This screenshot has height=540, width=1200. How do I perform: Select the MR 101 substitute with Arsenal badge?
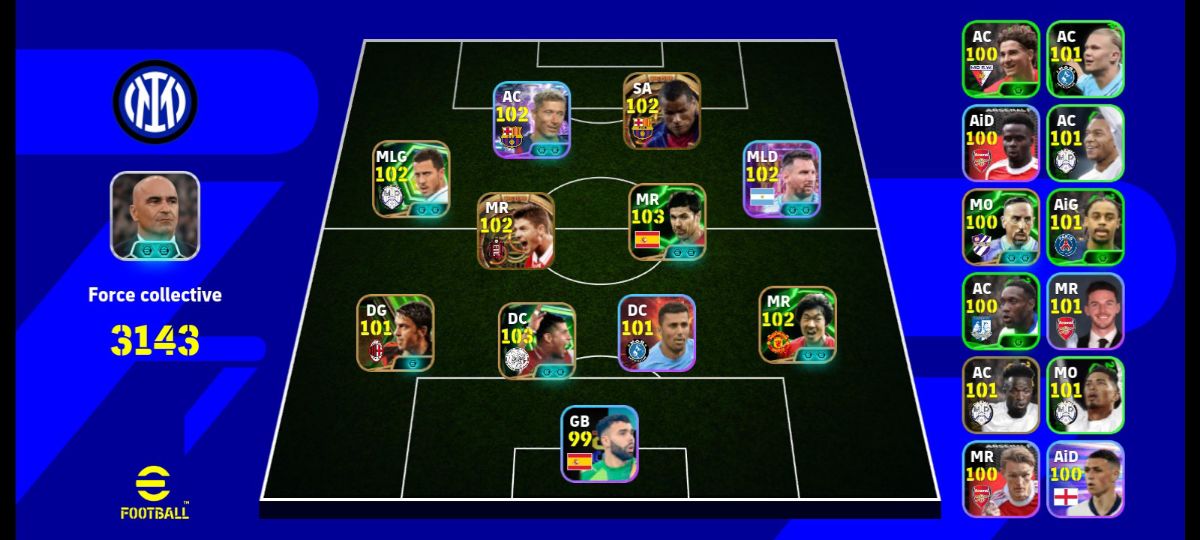1085,311
